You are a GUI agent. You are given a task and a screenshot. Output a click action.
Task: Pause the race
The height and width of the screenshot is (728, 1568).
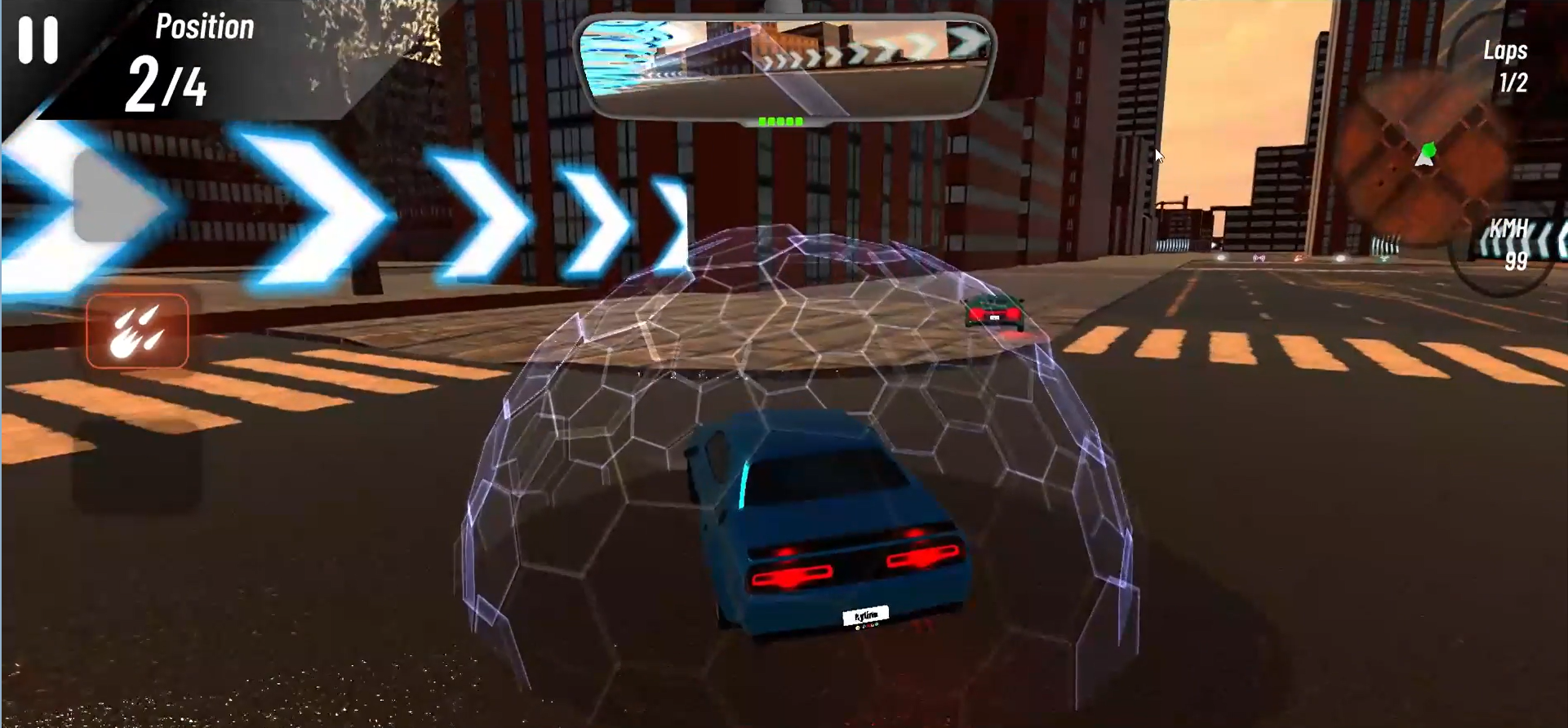point(38,39)
